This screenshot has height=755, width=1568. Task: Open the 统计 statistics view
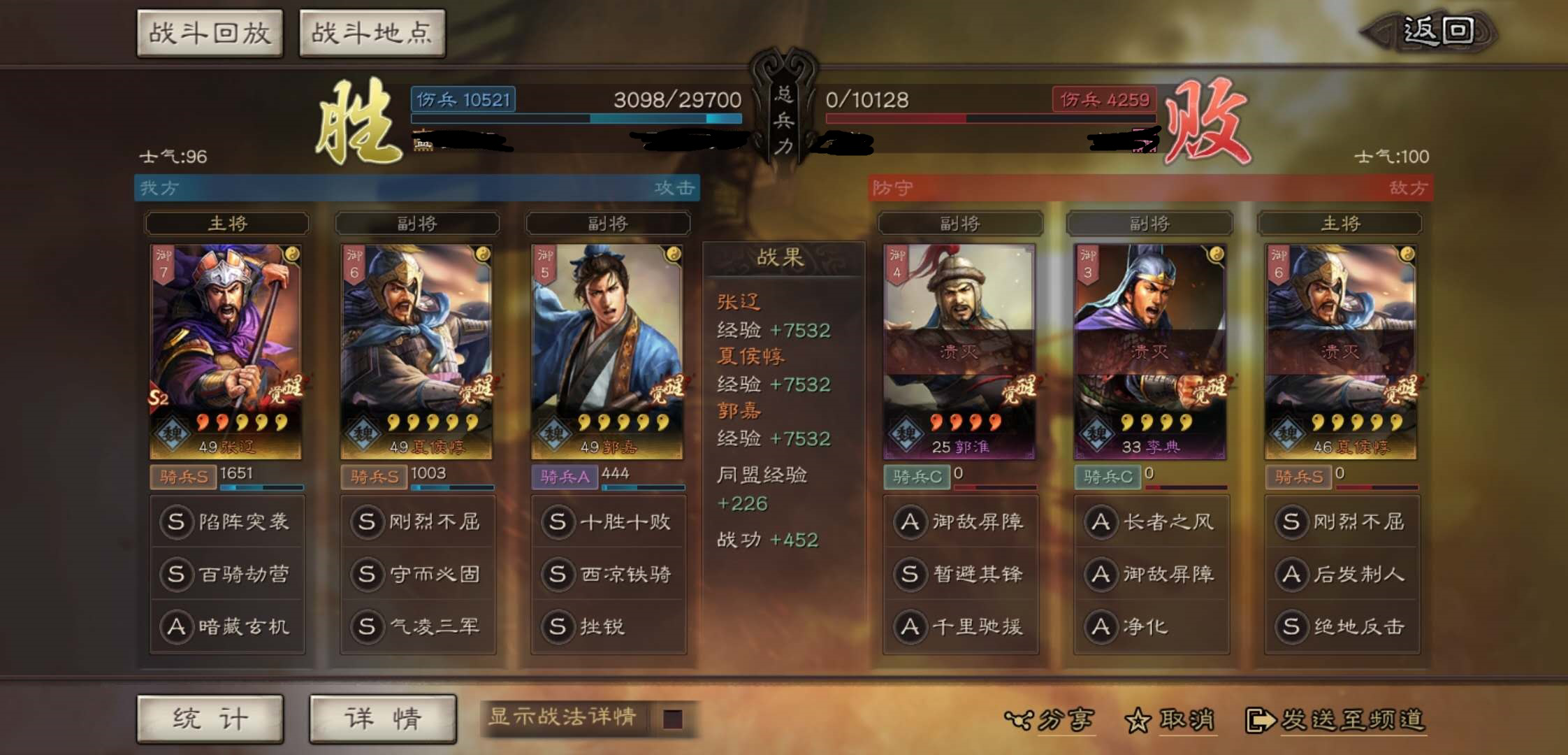[x=210, y=719]
